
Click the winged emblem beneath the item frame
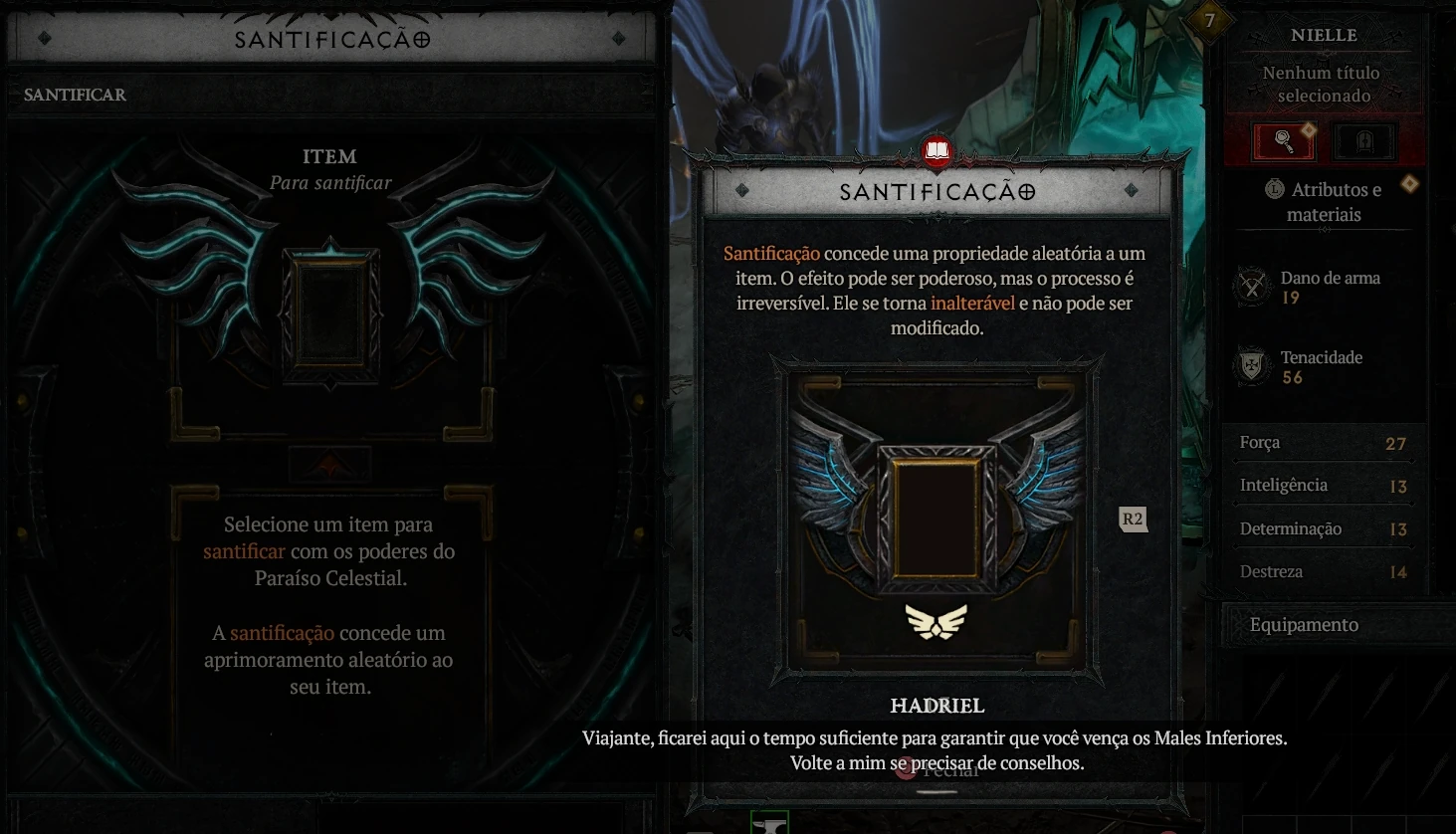pos(936,622)
